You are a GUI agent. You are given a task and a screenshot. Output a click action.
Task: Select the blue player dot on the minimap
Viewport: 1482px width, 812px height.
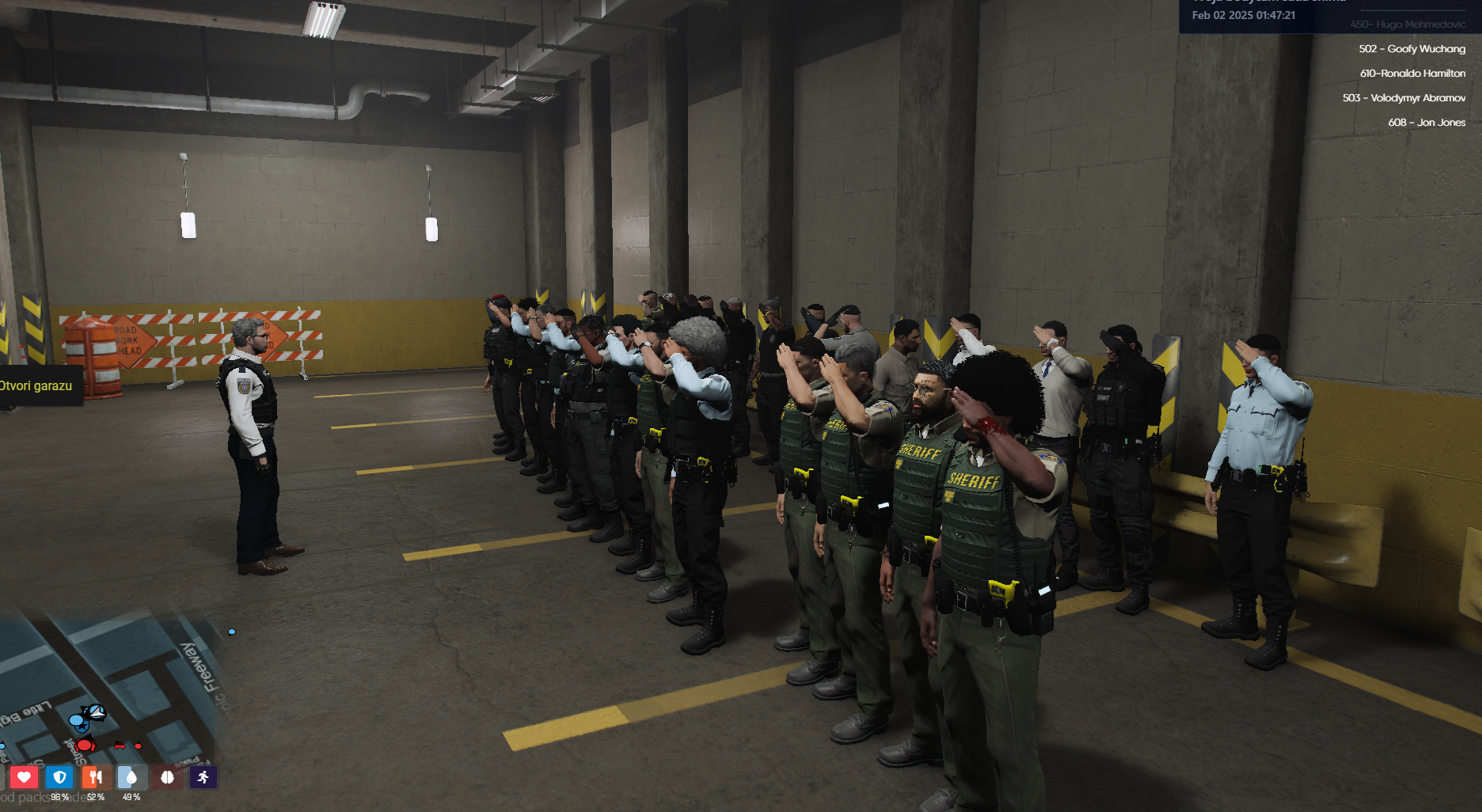pos(76,720)
